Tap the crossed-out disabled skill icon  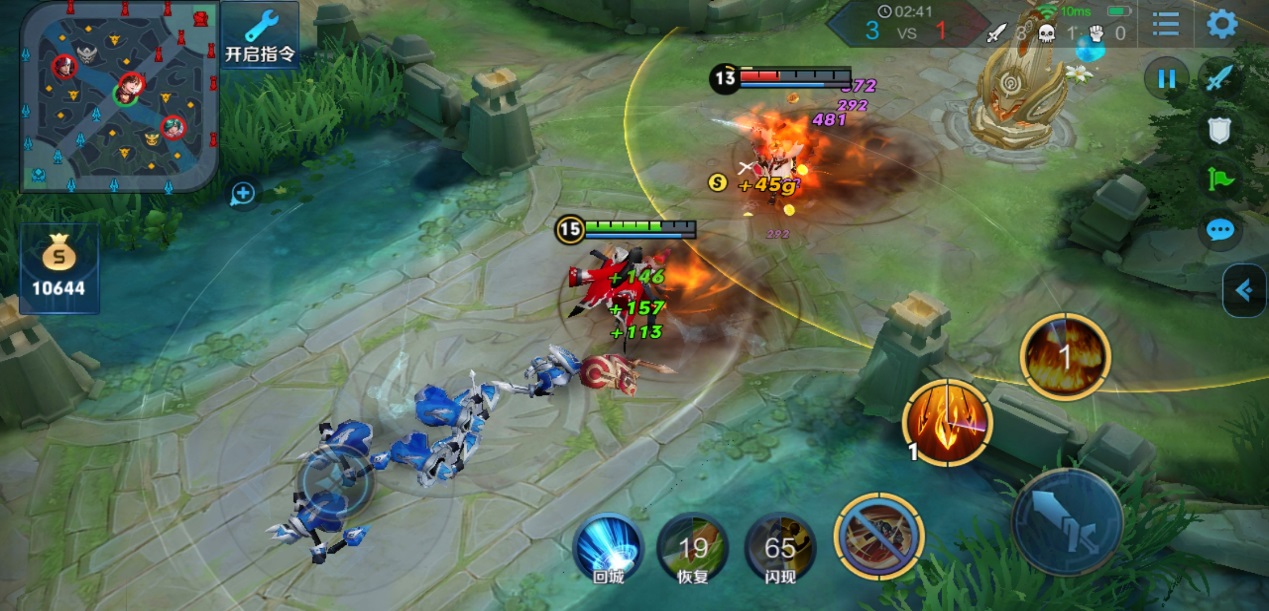[880, 536]
